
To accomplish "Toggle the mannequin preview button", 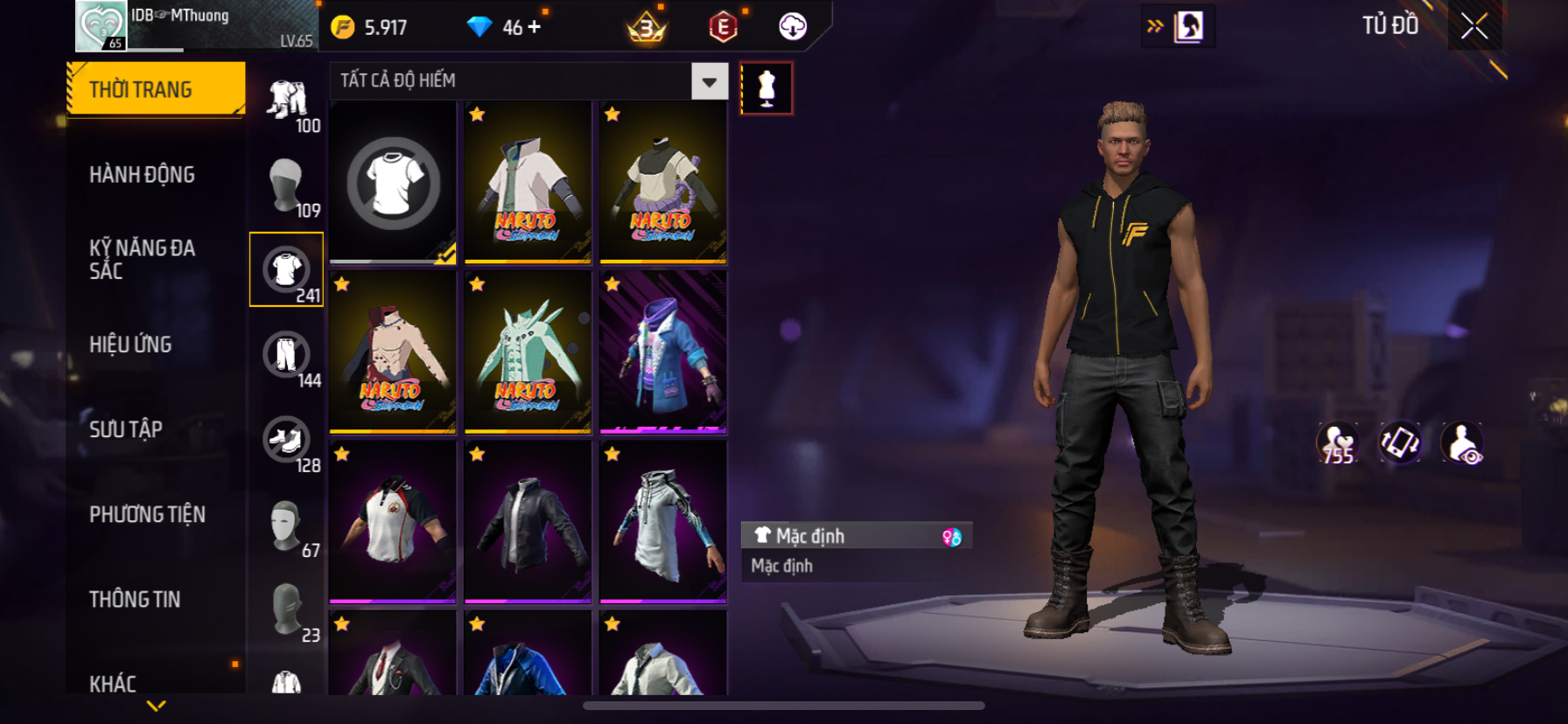I will pos(766,88).
